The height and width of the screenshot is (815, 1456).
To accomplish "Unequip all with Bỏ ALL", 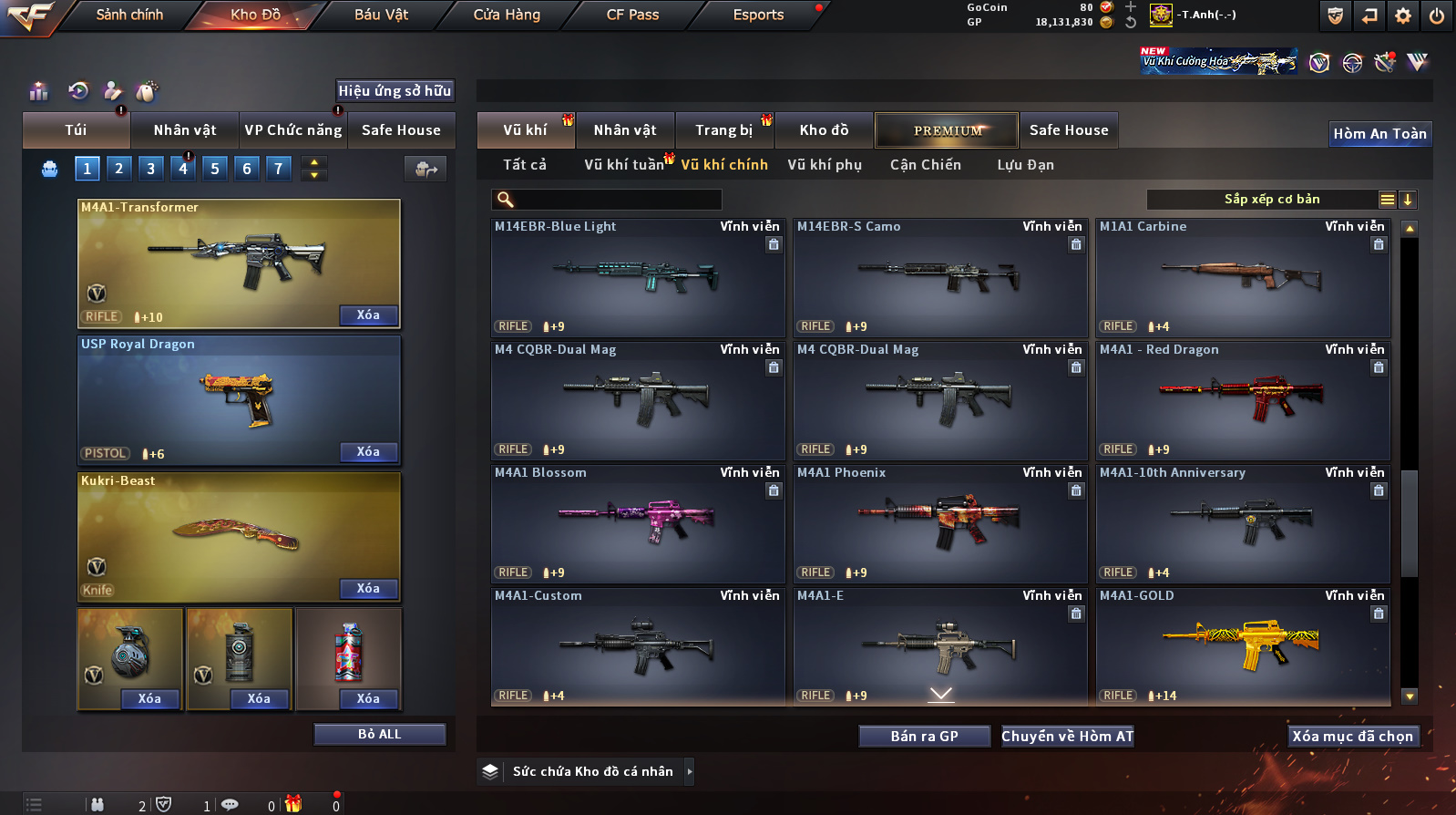I will [379, 735].
